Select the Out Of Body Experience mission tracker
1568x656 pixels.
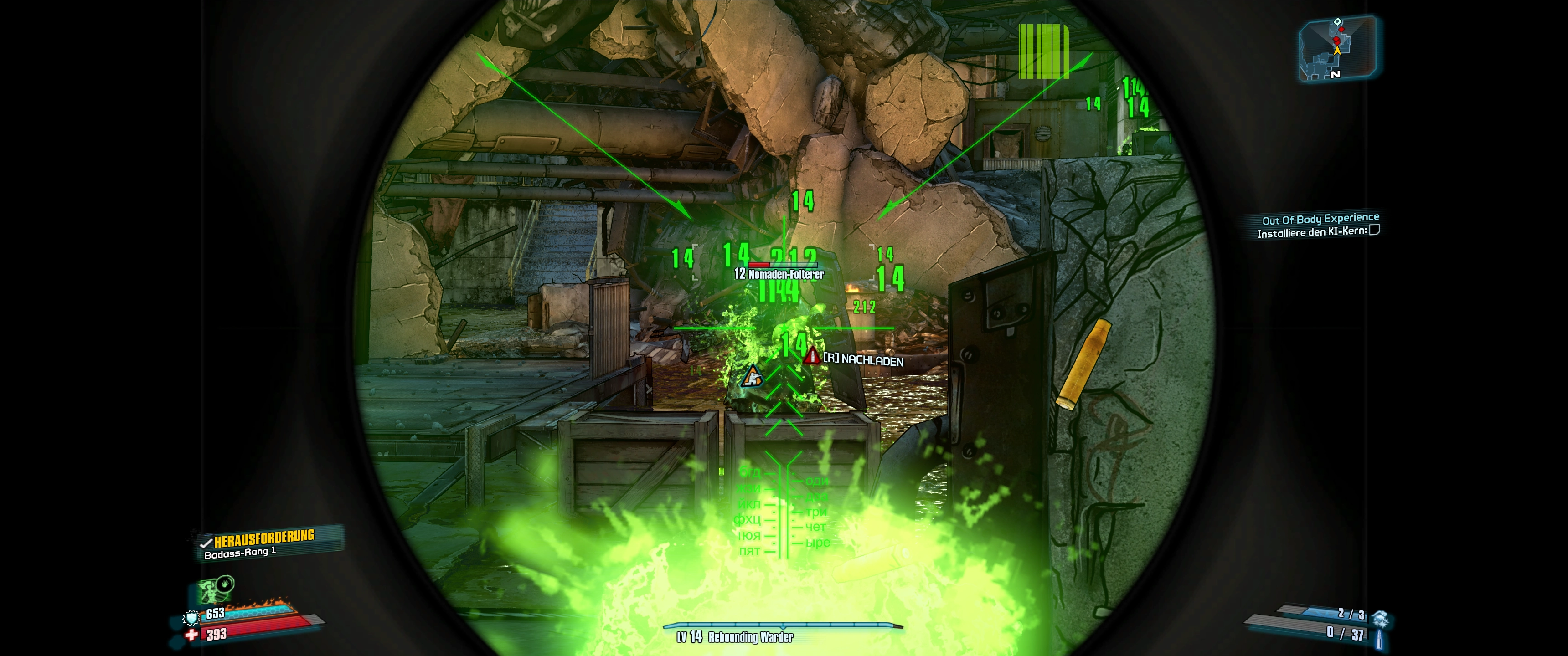(x=1320, y=219)
